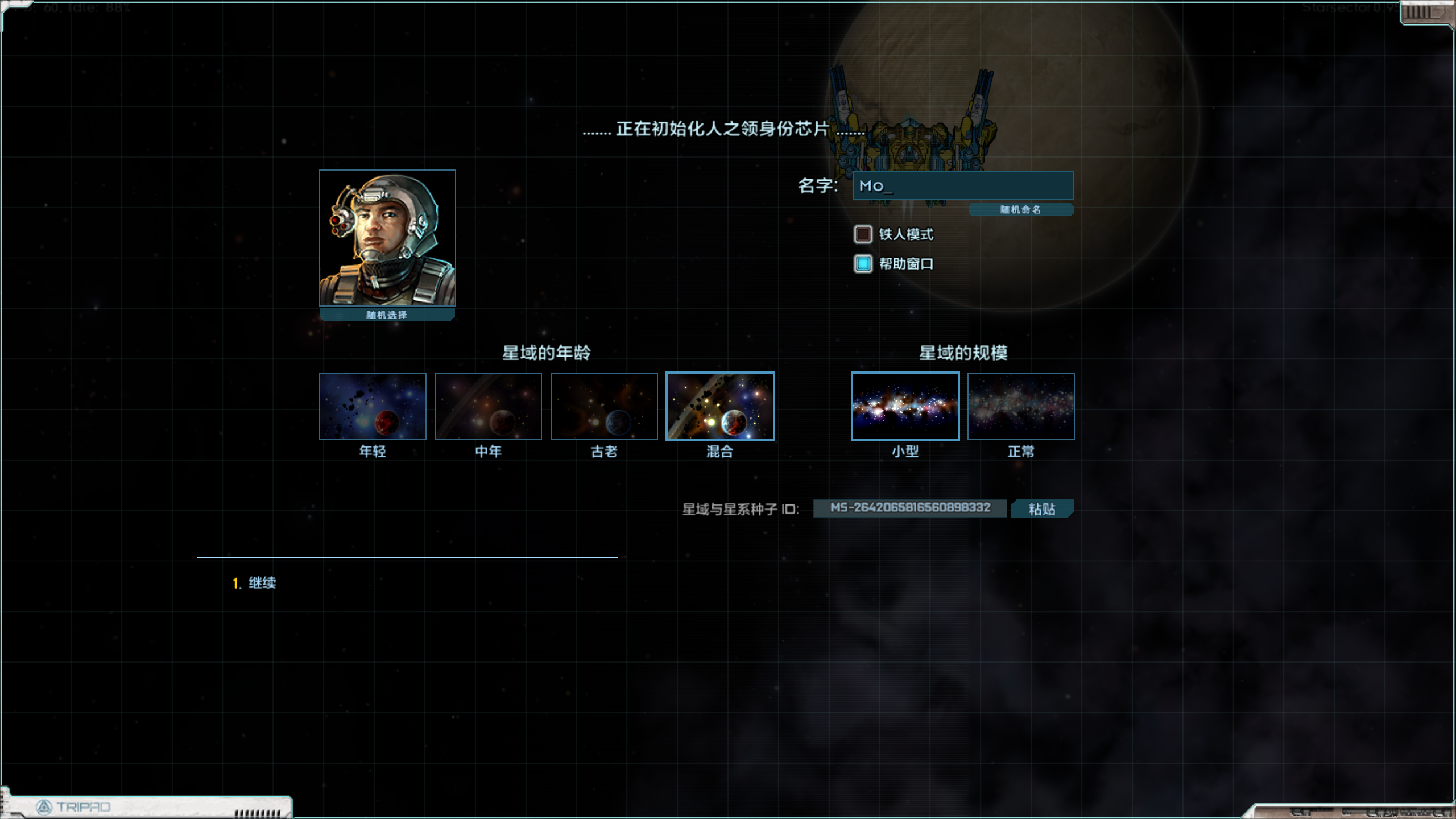Select the 古老 sector age thumbnail

pos(604,406)
